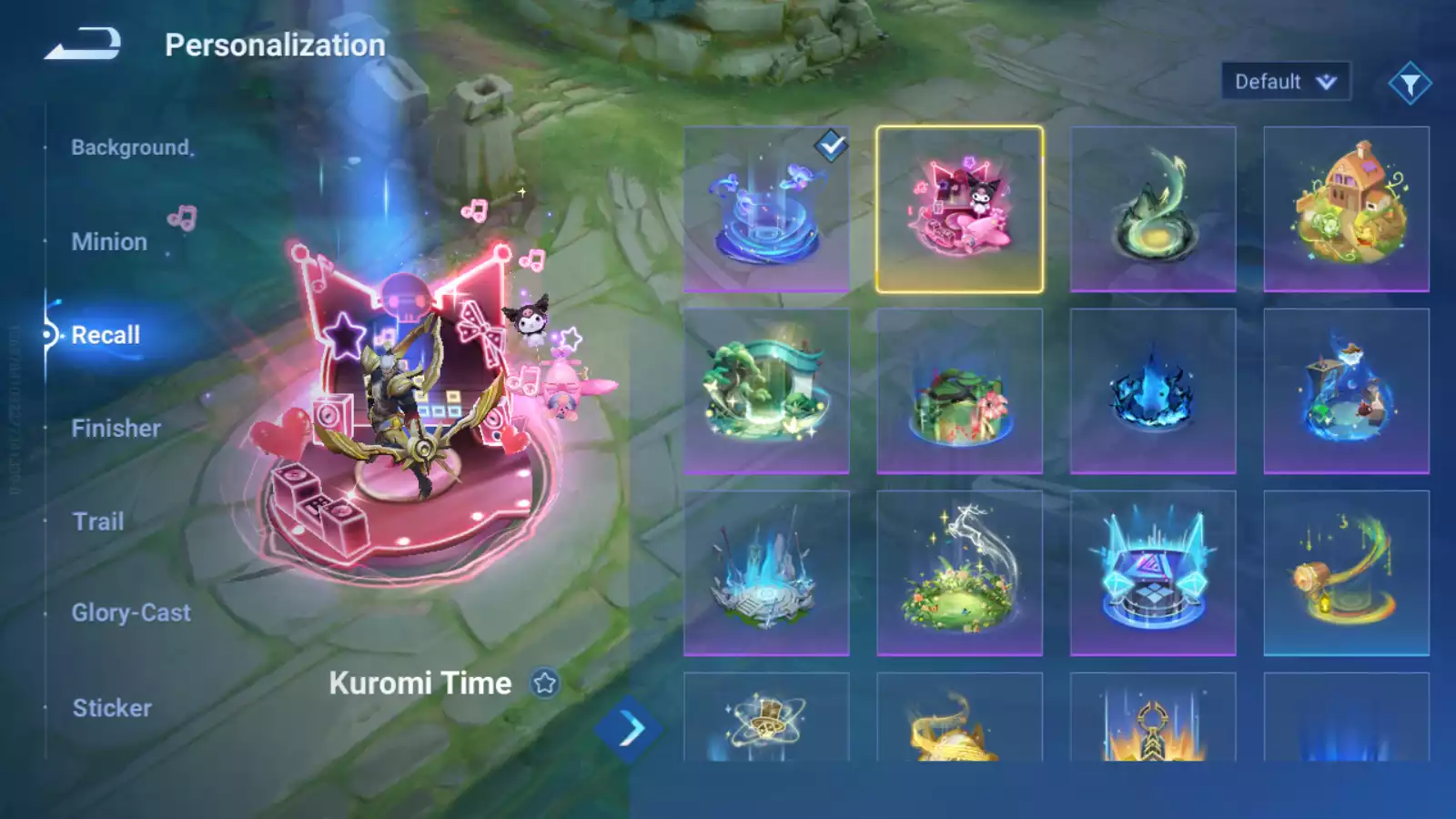Open the Trail category
This screenshot has width=1456, height=819.
click(98, 521)
